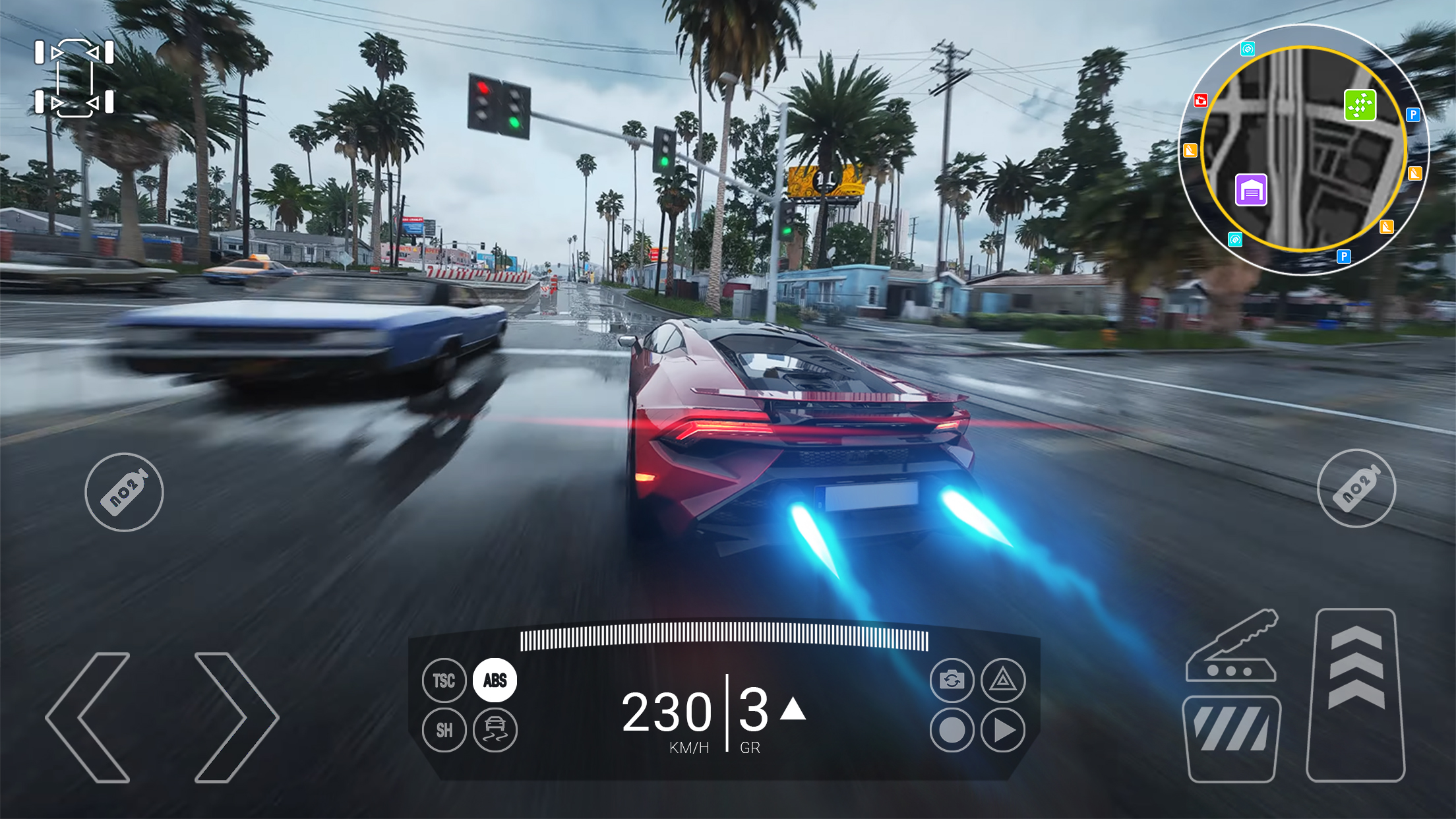Toggle the ESP stability control car icon
The image size is (1456, 819).
[494, 731]
